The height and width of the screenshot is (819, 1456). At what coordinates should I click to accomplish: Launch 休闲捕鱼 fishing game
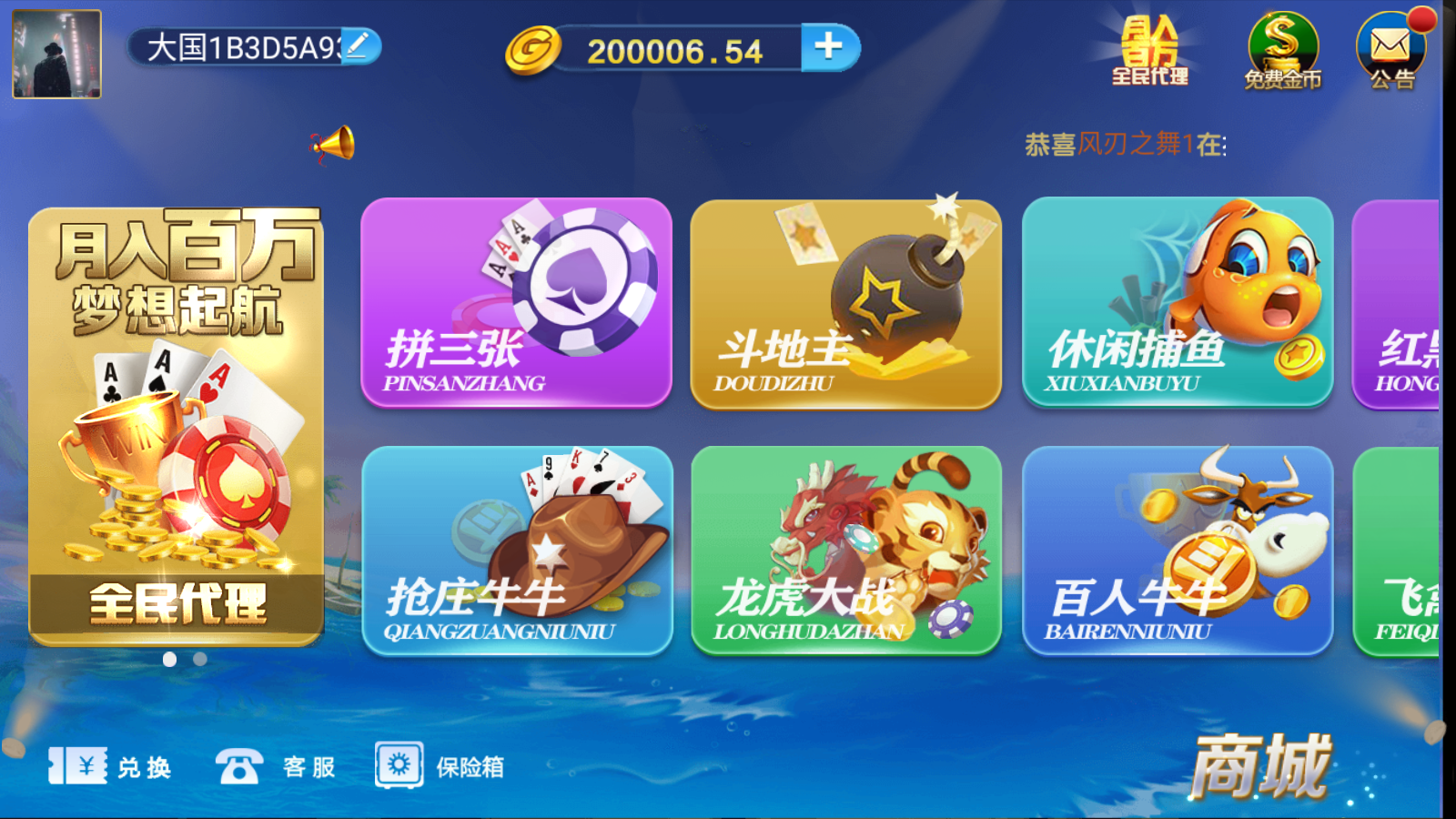click(x=1178, y=305)
